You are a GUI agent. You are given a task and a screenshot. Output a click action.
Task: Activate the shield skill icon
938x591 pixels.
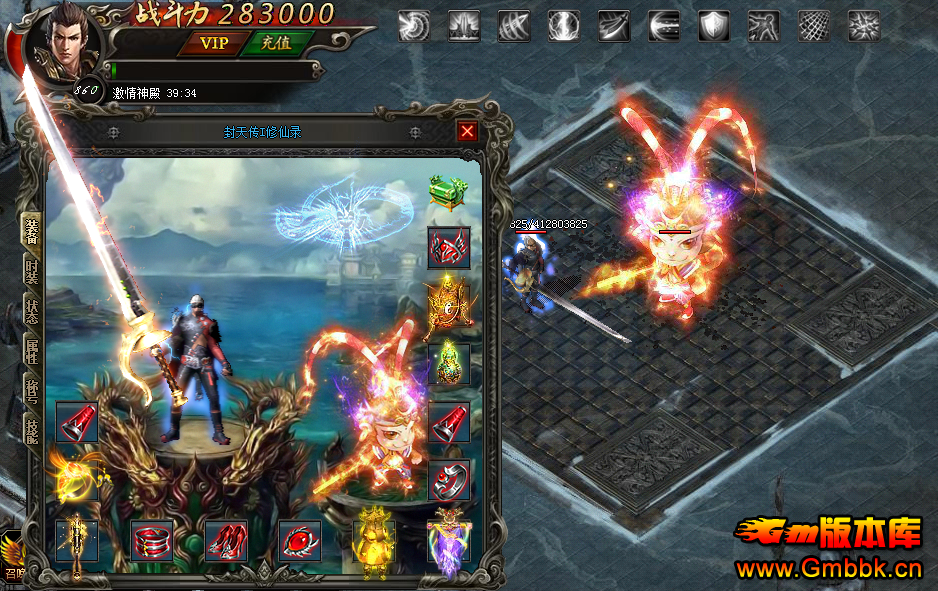[x=714, y=25]
